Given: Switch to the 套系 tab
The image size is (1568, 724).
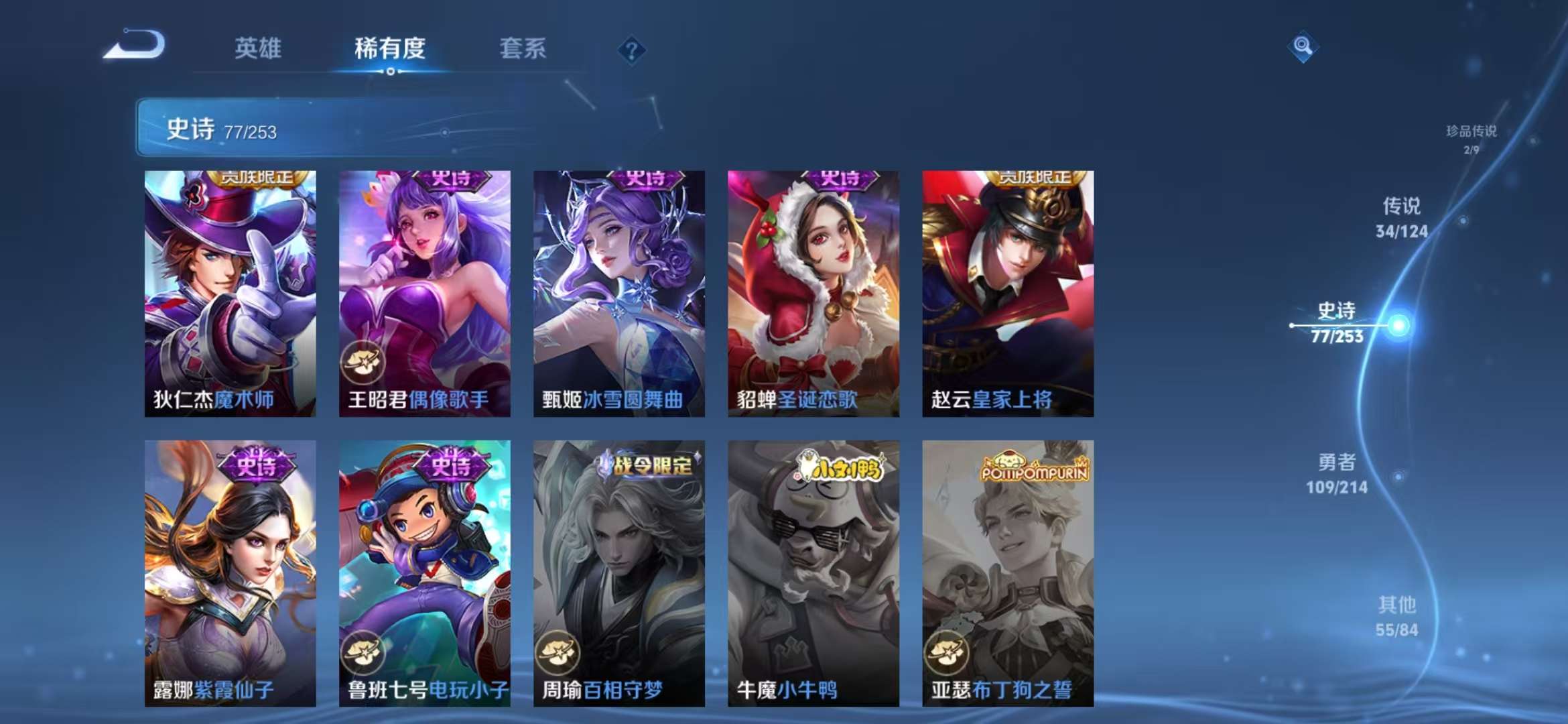Looking at the screenshot, I should point(523,48).
